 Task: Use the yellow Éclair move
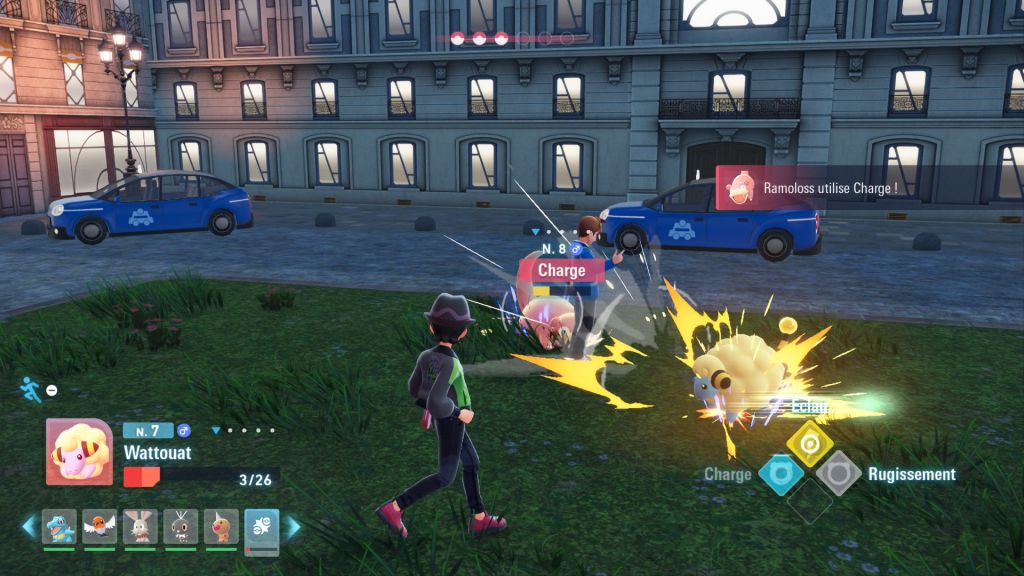(x=809, y=441)
